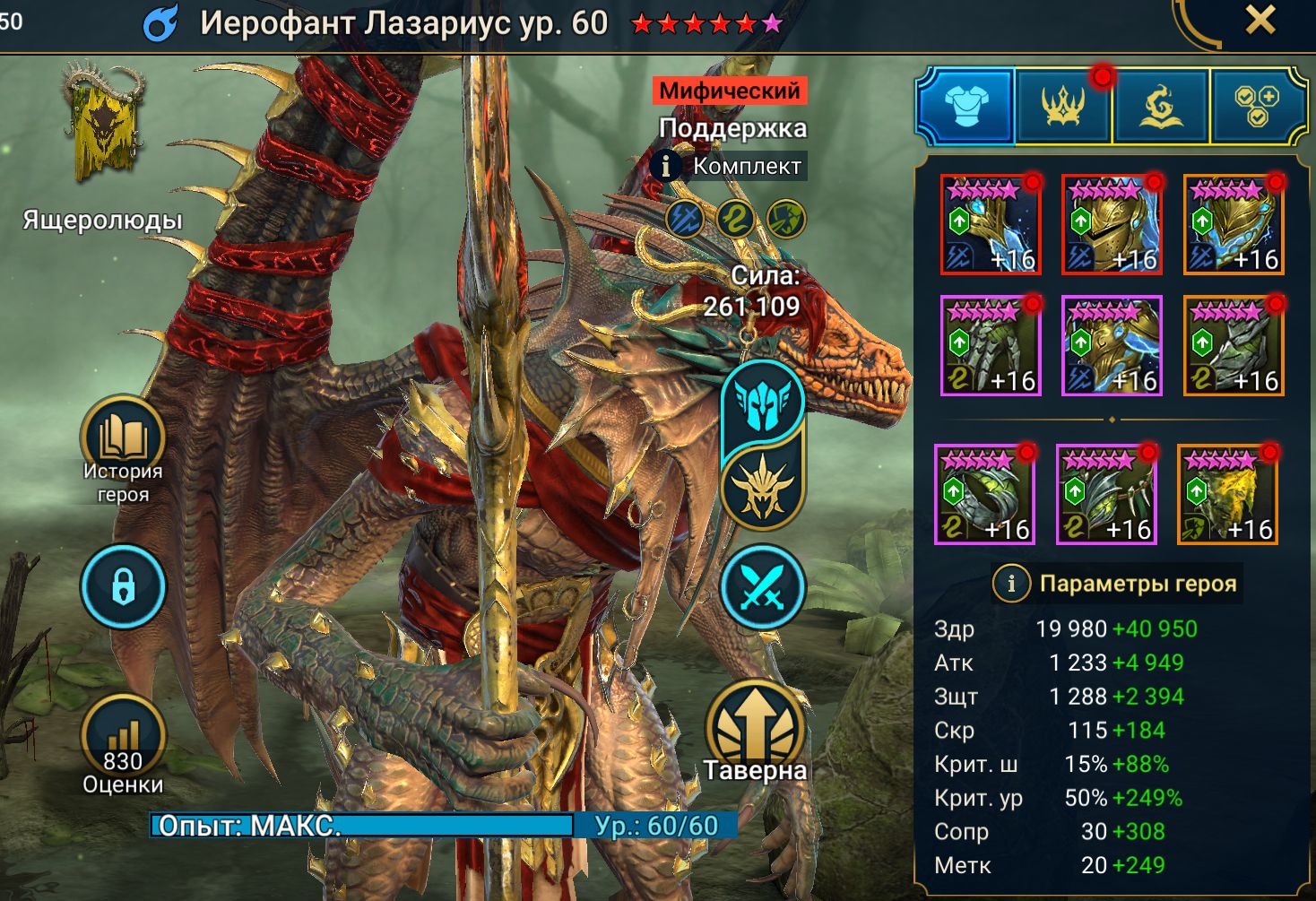Open the dragon book skills tab

click(x=1161, y=106)
